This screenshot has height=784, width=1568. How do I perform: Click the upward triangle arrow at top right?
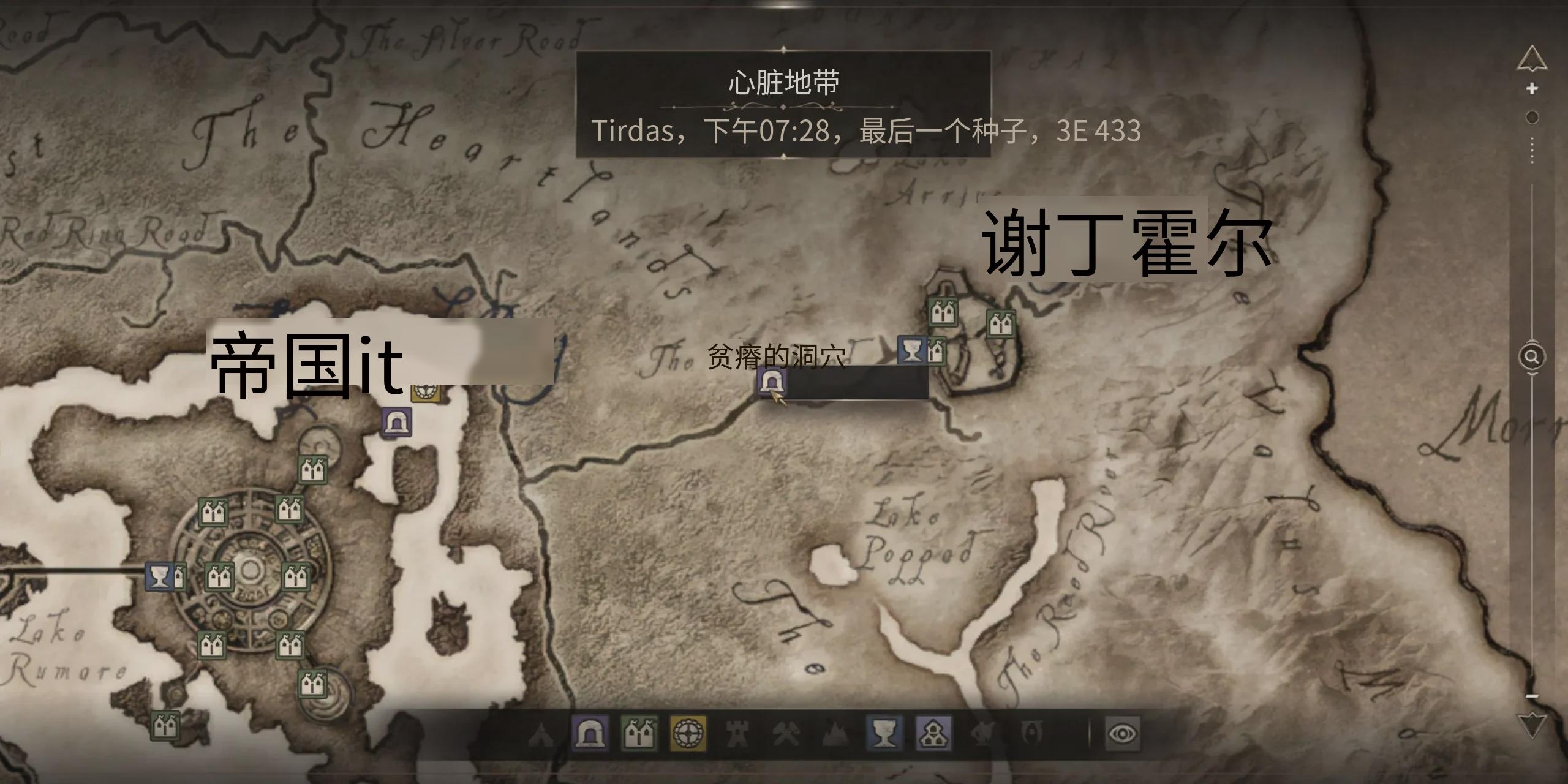click(1532, 58)
